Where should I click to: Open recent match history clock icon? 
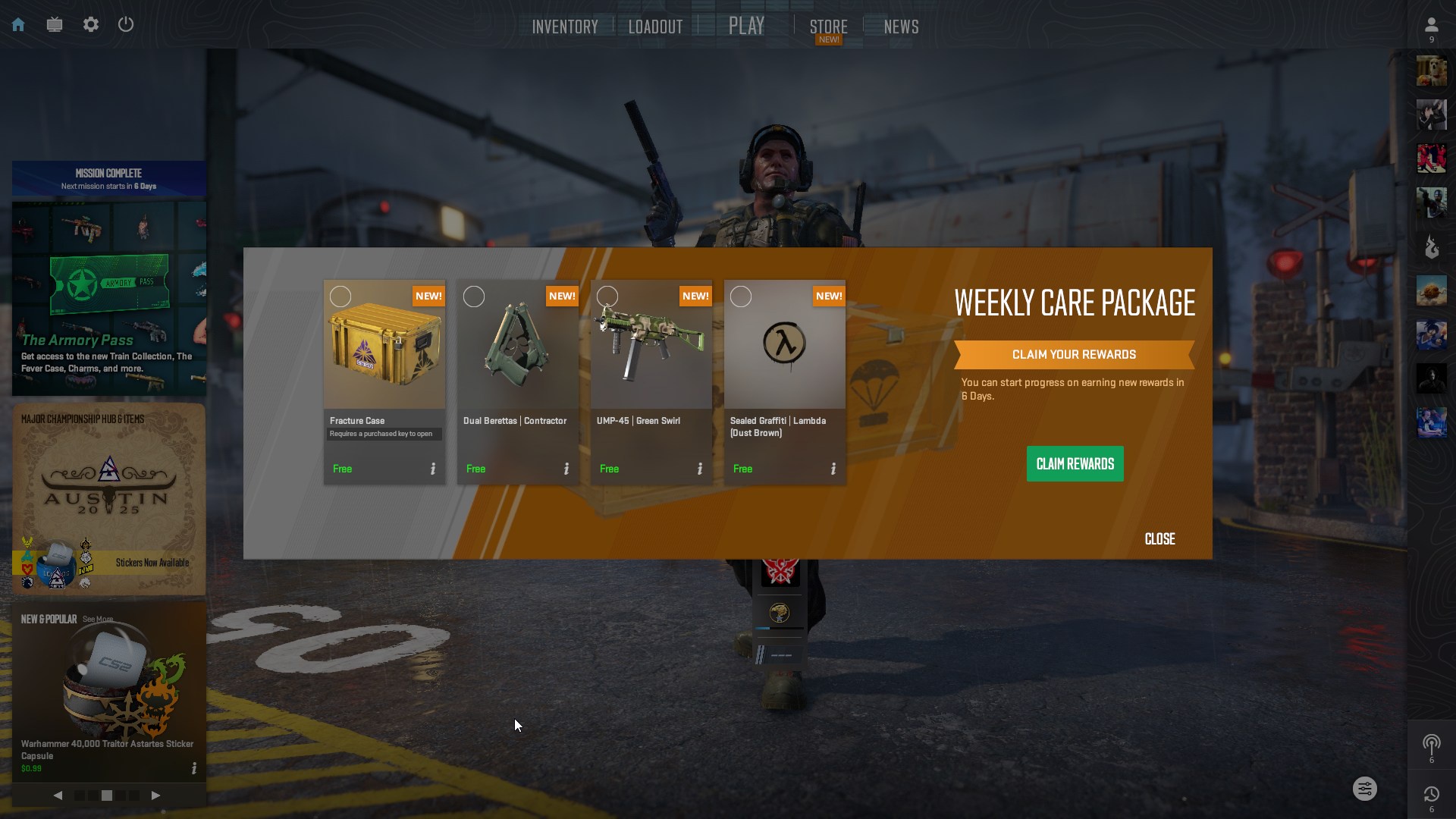pyautogui.click(x=1432, y=793)
